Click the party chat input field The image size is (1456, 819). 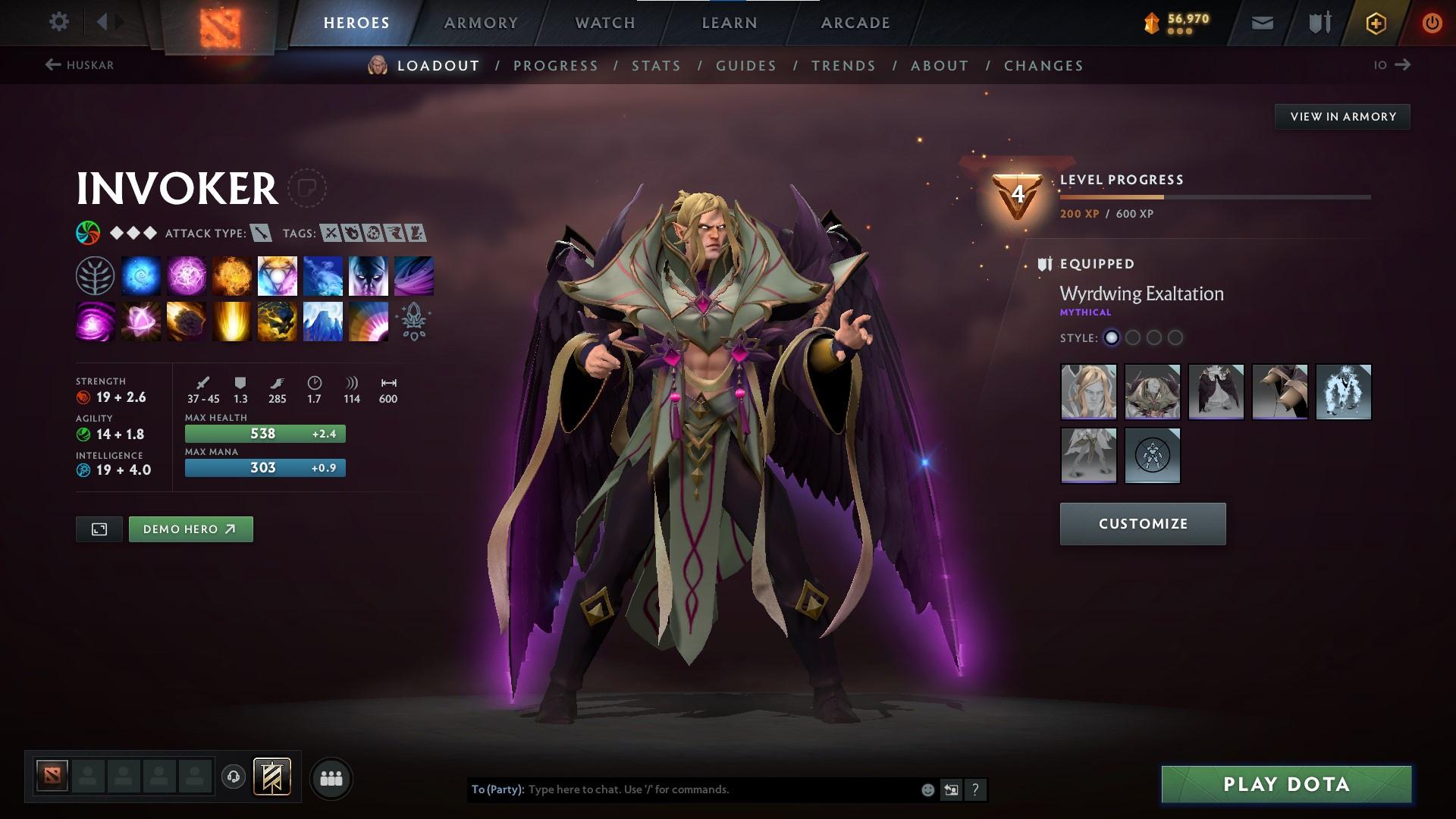(x=682, y=789)
